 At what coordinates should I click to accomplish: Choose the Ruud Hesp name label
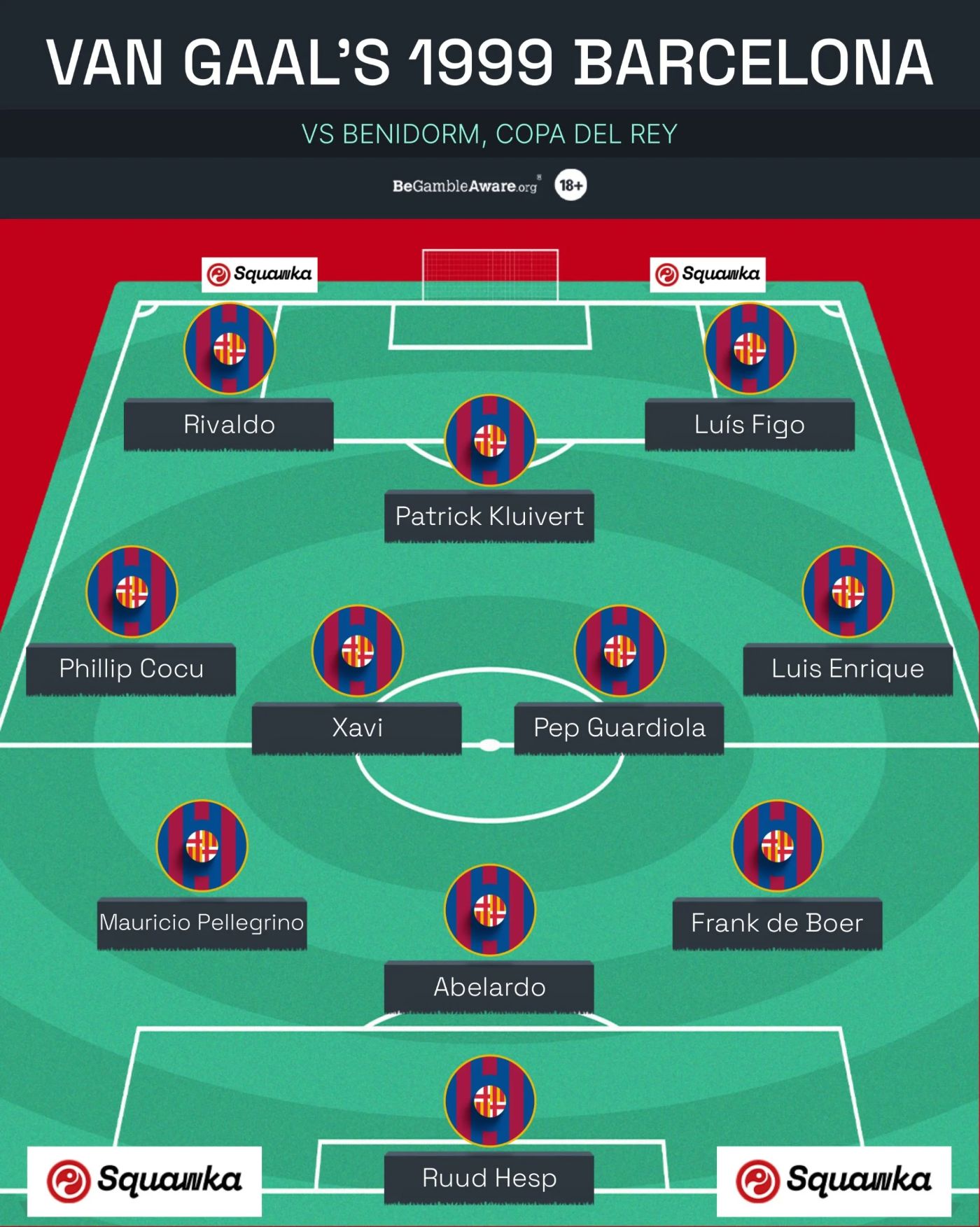click(489, 1178)
